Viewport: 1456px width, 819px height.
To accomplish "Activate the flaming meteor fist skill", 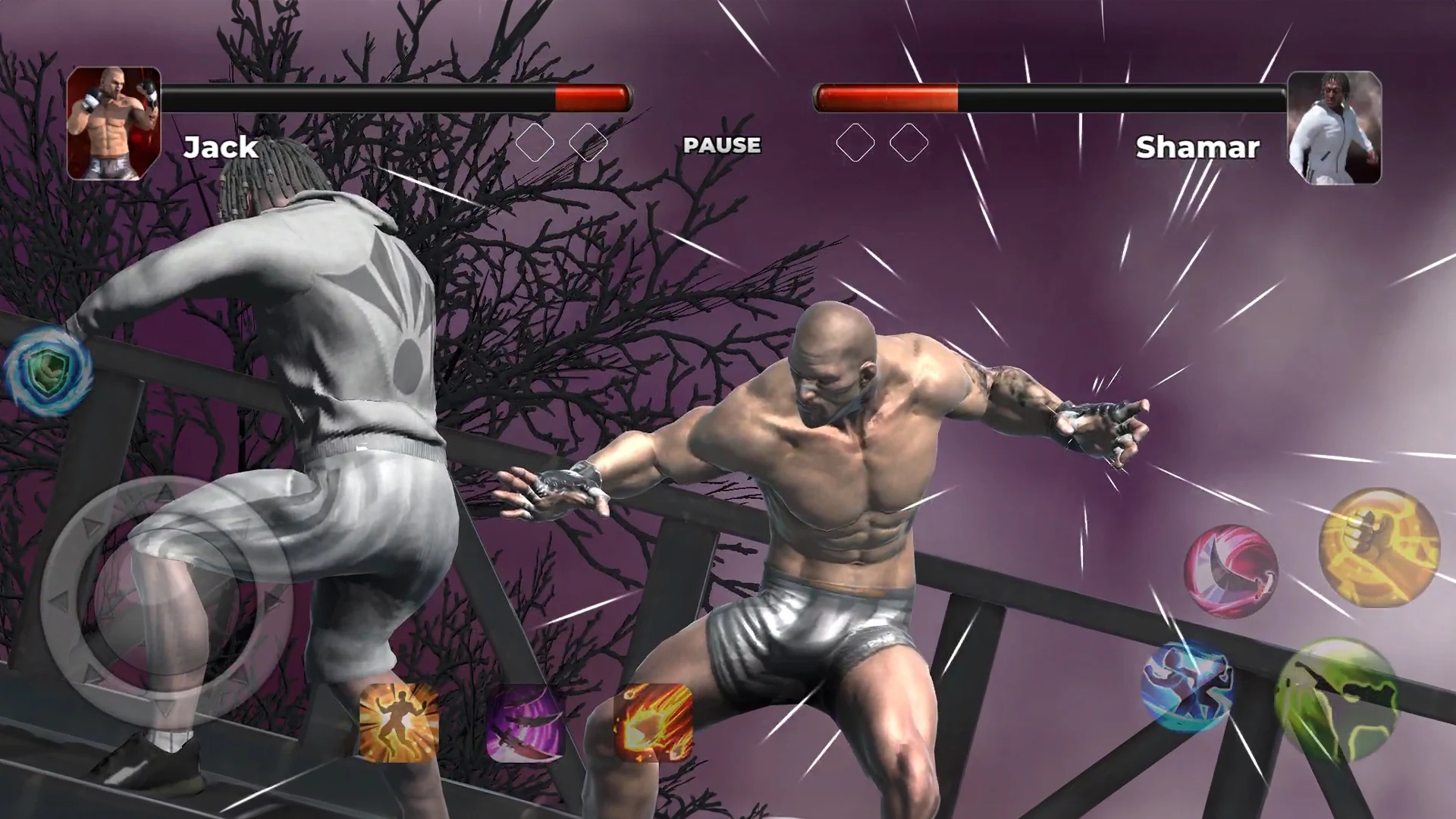I will pyautogui.click(x=653, y=723).
